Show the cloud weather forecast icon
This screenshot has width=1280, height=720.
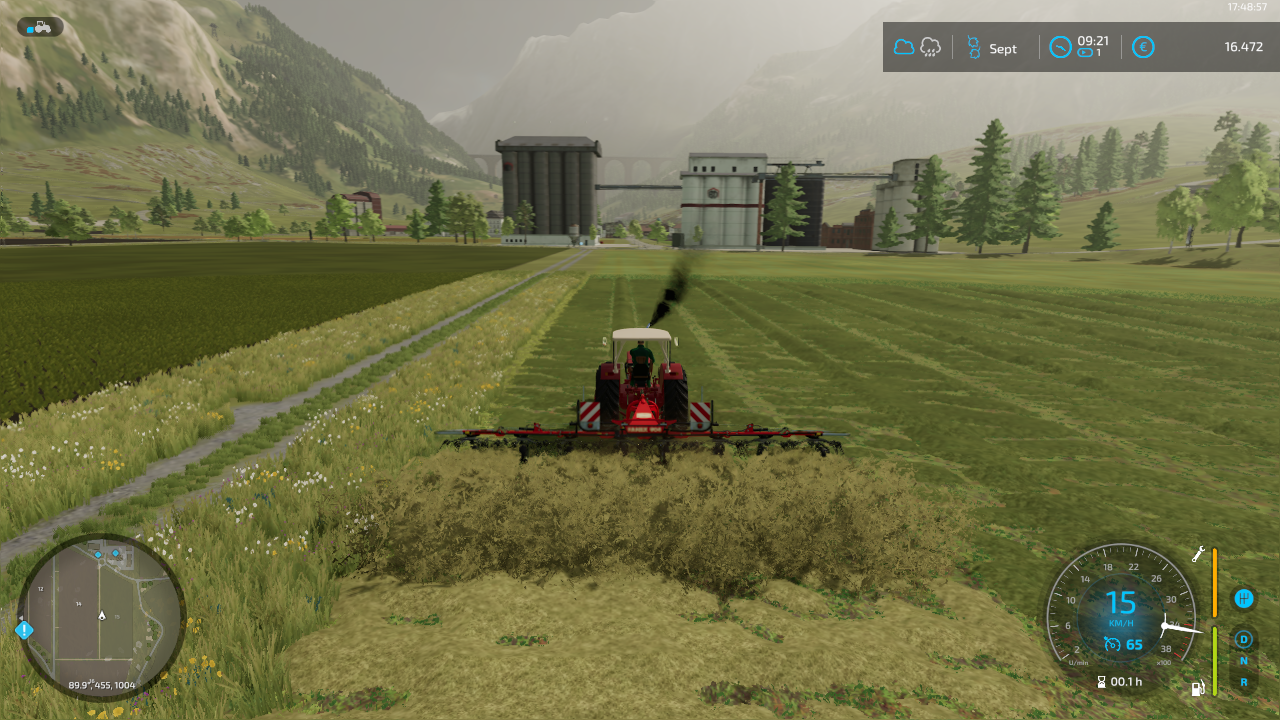click(904, 47)
